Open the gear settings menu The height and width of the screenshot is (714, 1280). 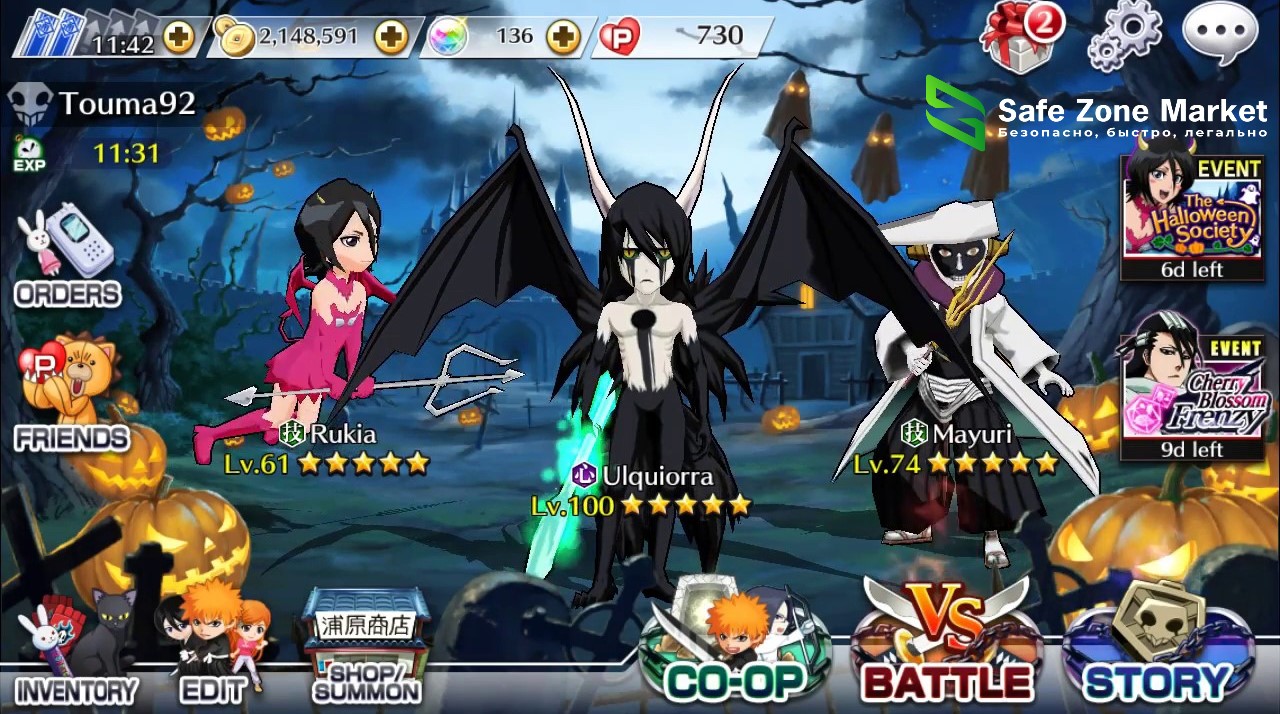coord(1125,36)
